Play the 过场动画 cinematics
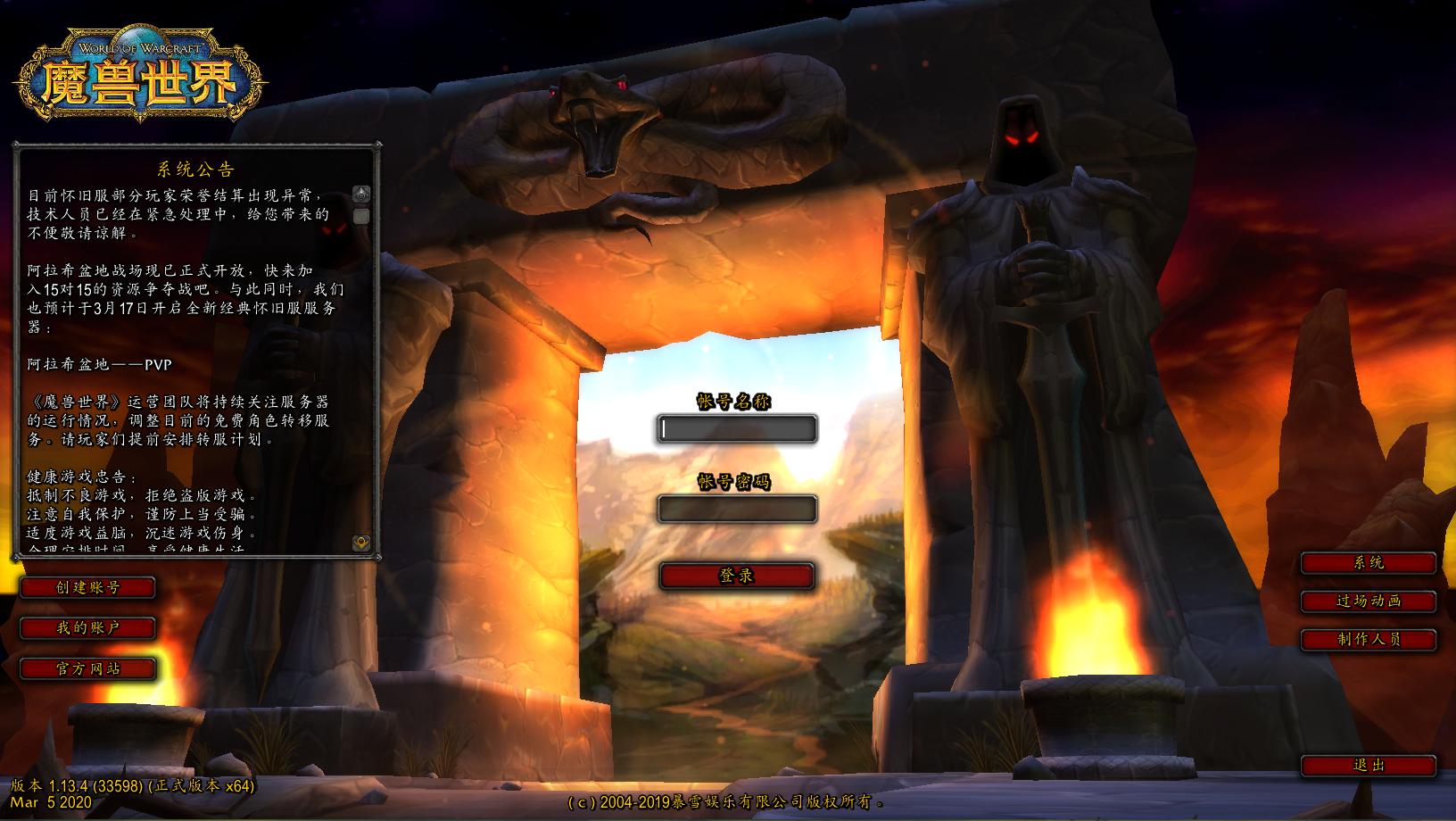The image size is (1456, 821). point(1369,601)
